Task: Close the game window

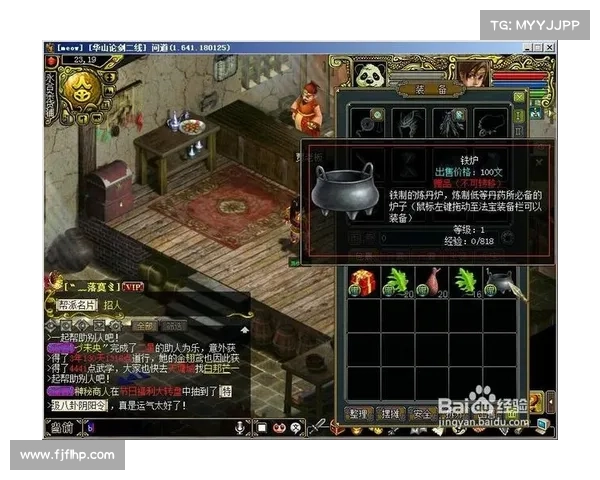Action: [x=550, y=46]
